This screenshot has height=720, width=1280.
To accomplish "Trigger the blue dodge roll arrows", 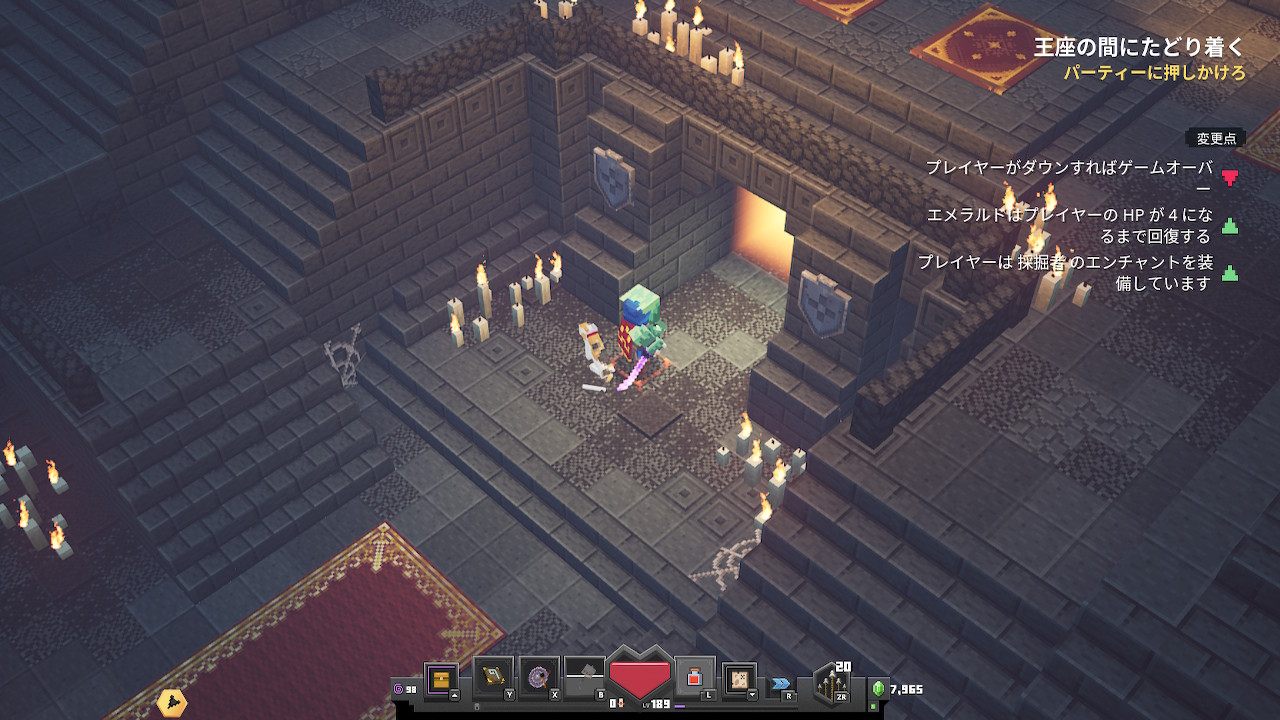I will point(780,685).
